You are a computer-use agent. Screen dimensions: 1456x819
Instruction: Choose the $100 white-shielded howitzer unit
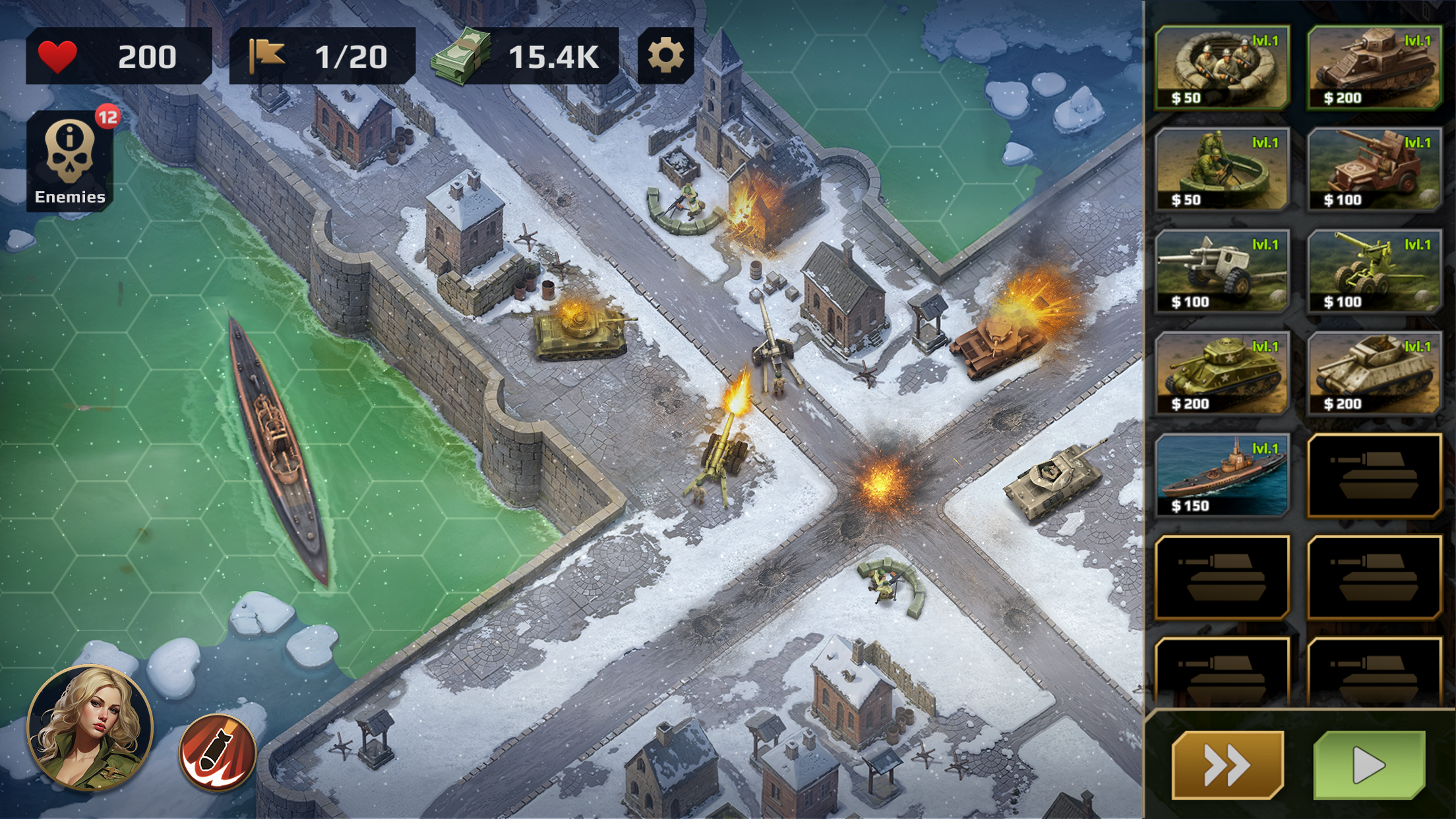point(1222,272)
